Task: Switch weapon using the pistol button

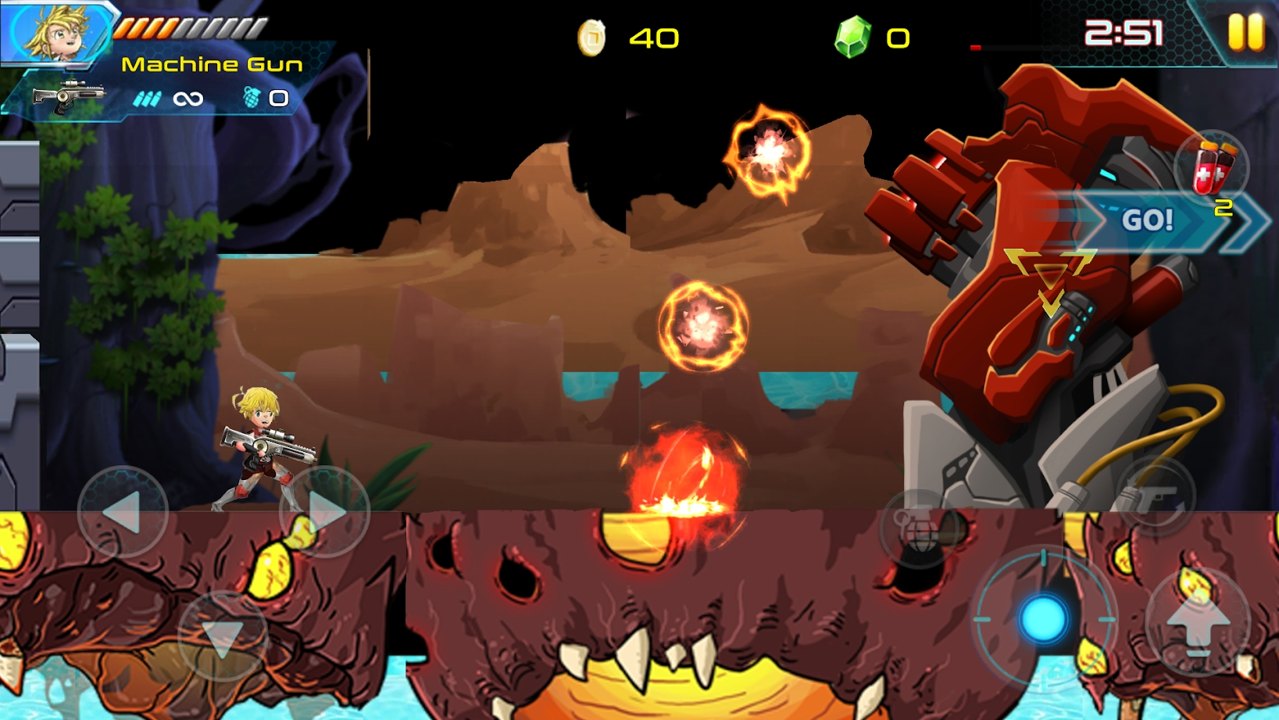Action: point(1156,495)
